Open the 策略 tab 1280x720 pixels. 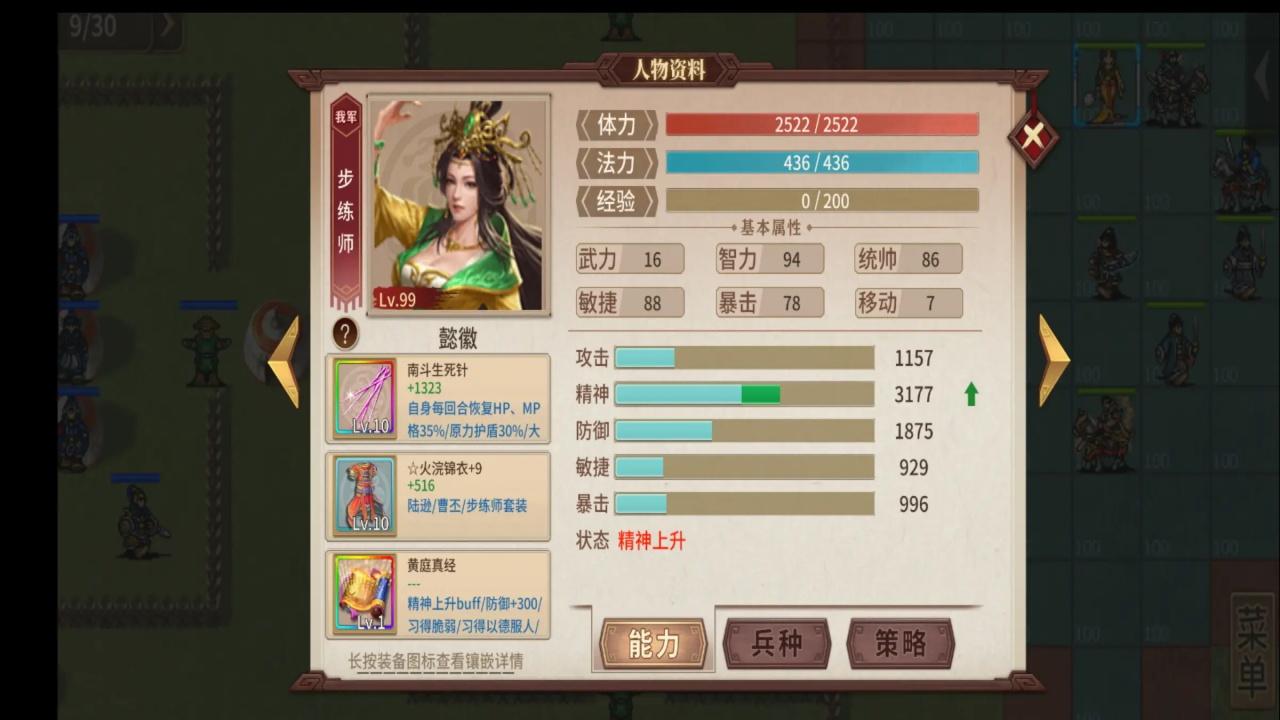point(899,645)
